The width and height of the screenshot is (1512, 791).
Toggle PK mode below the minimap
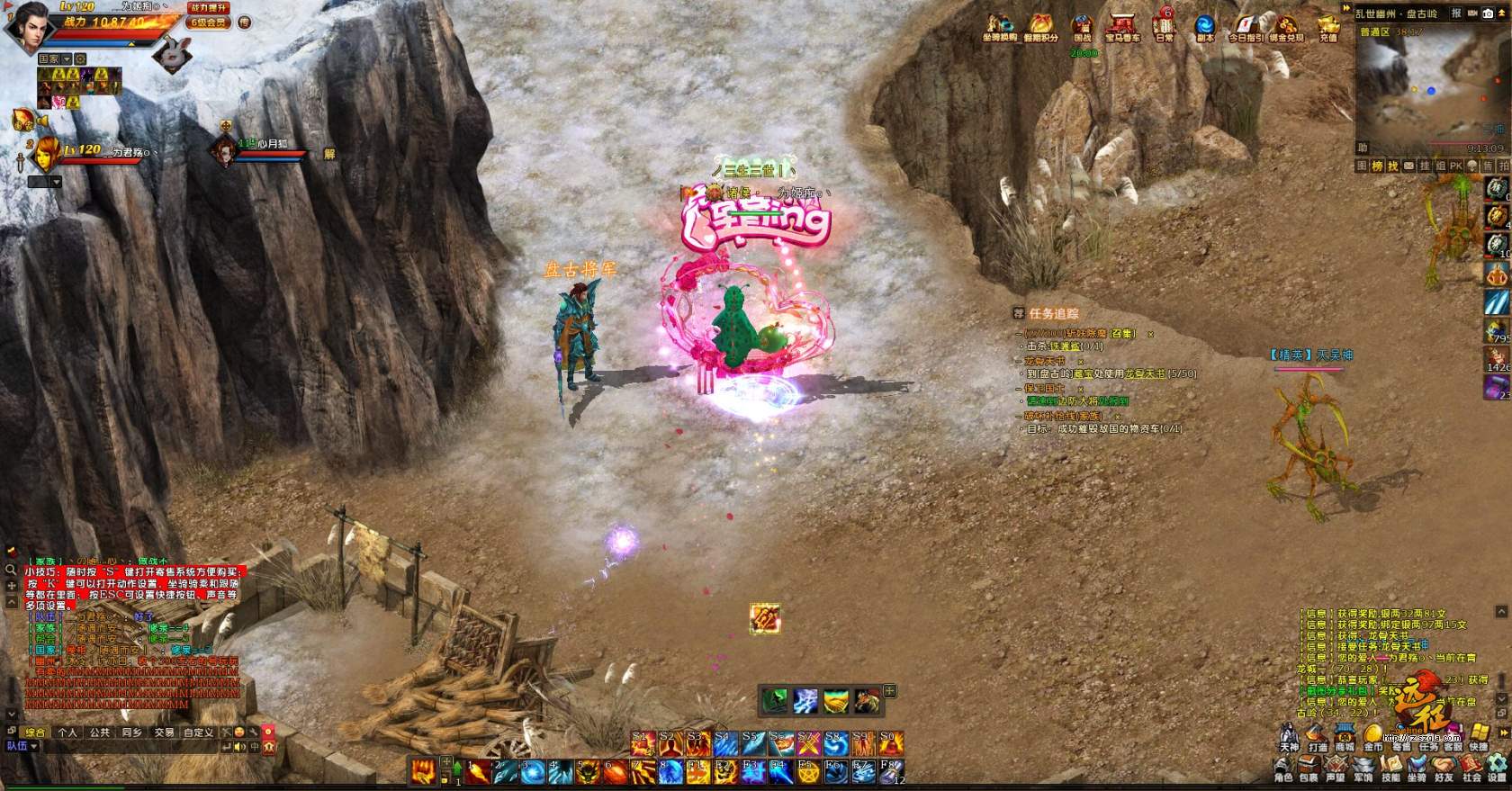pos(1455,166)
